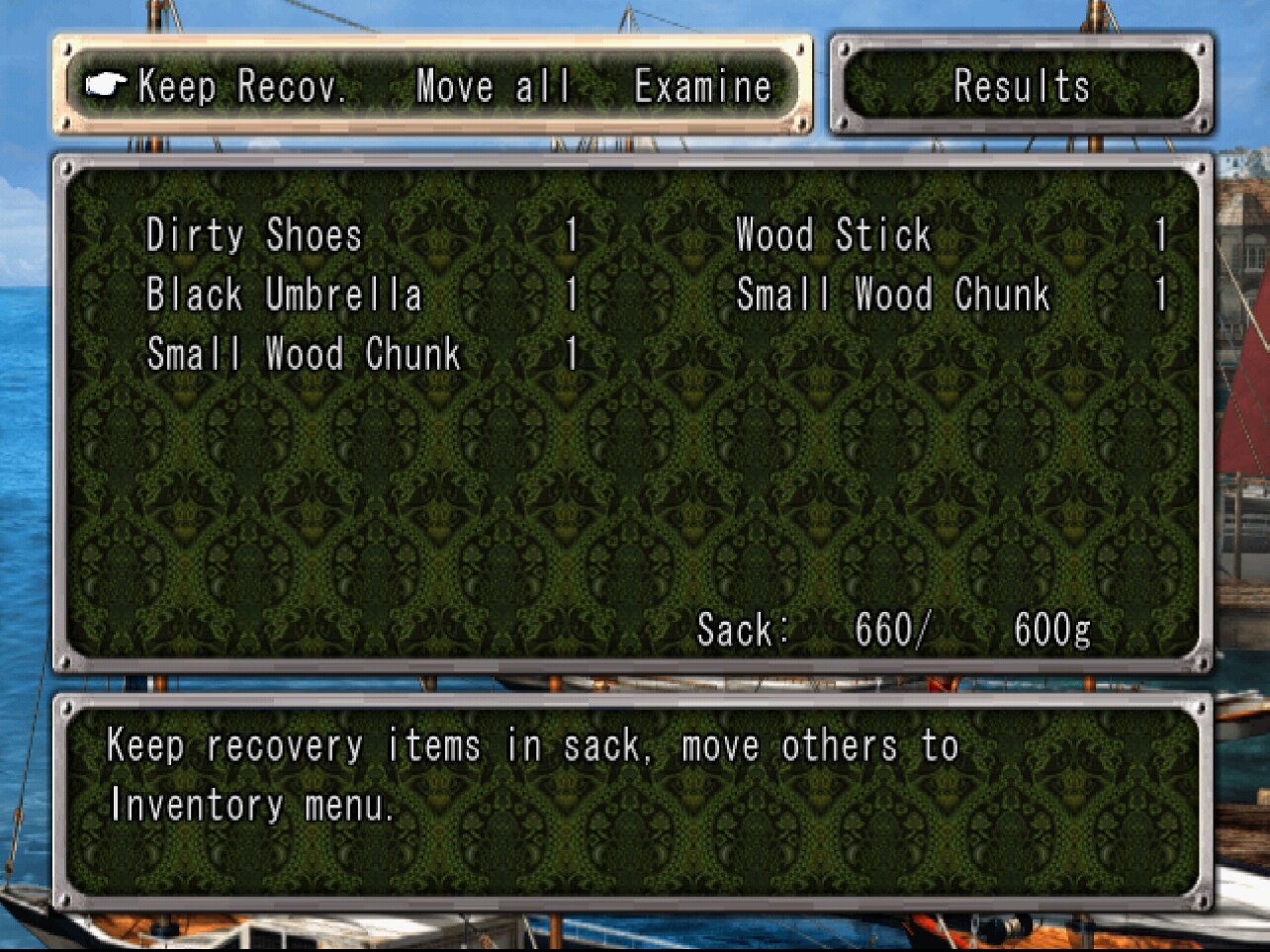Select the Keep Recov. option
Viewport: 1270px width, 952px height.
tap(242, 87)
